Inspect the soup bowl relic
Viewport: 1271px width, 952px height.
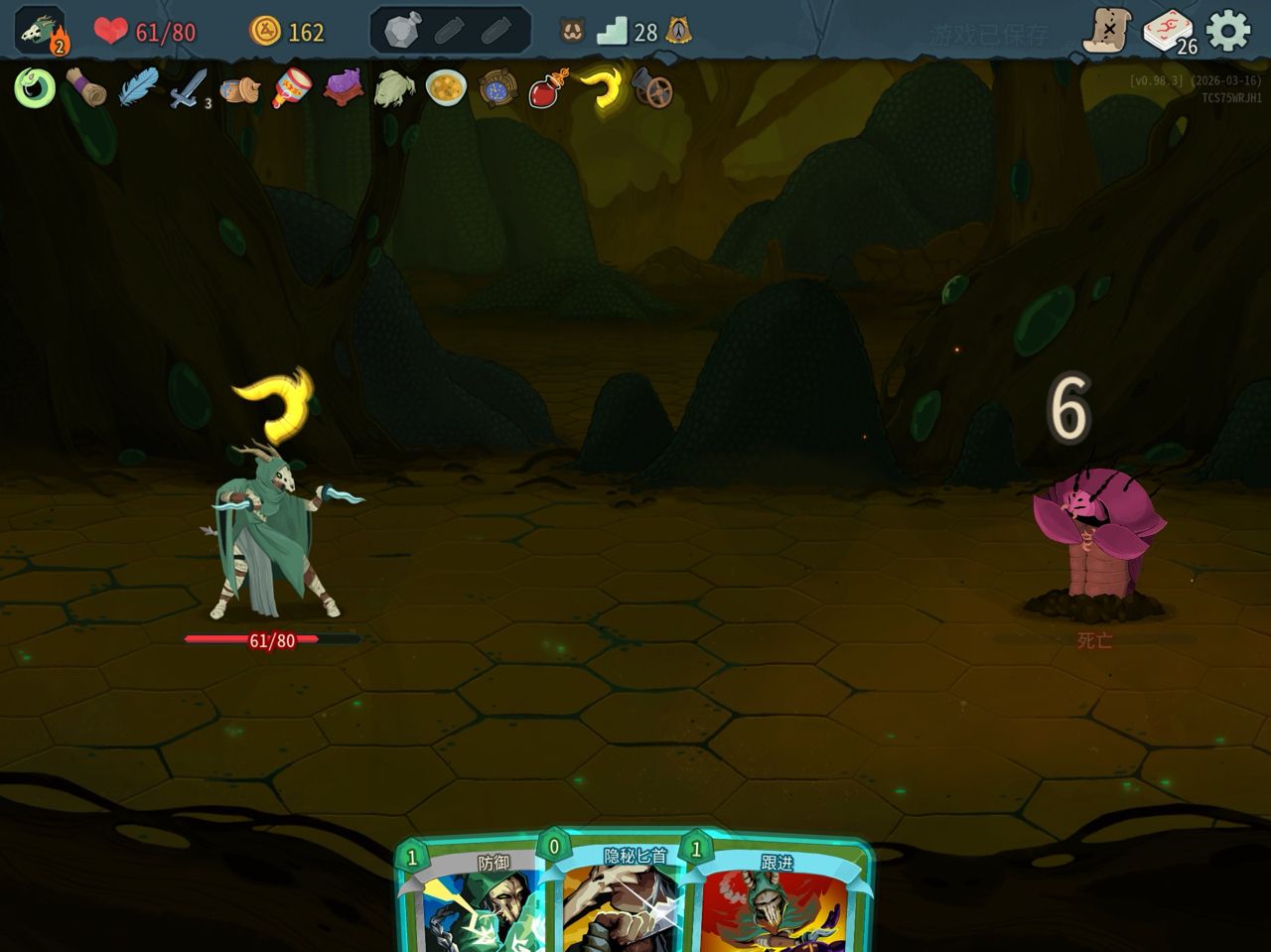click(x=446, y=88)
